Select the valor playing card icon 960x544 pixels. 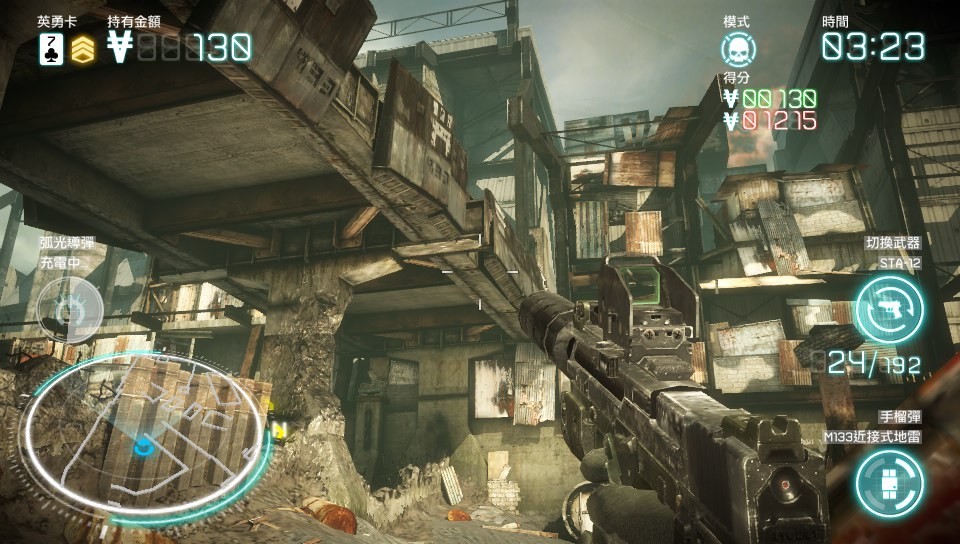click(51, 48)
